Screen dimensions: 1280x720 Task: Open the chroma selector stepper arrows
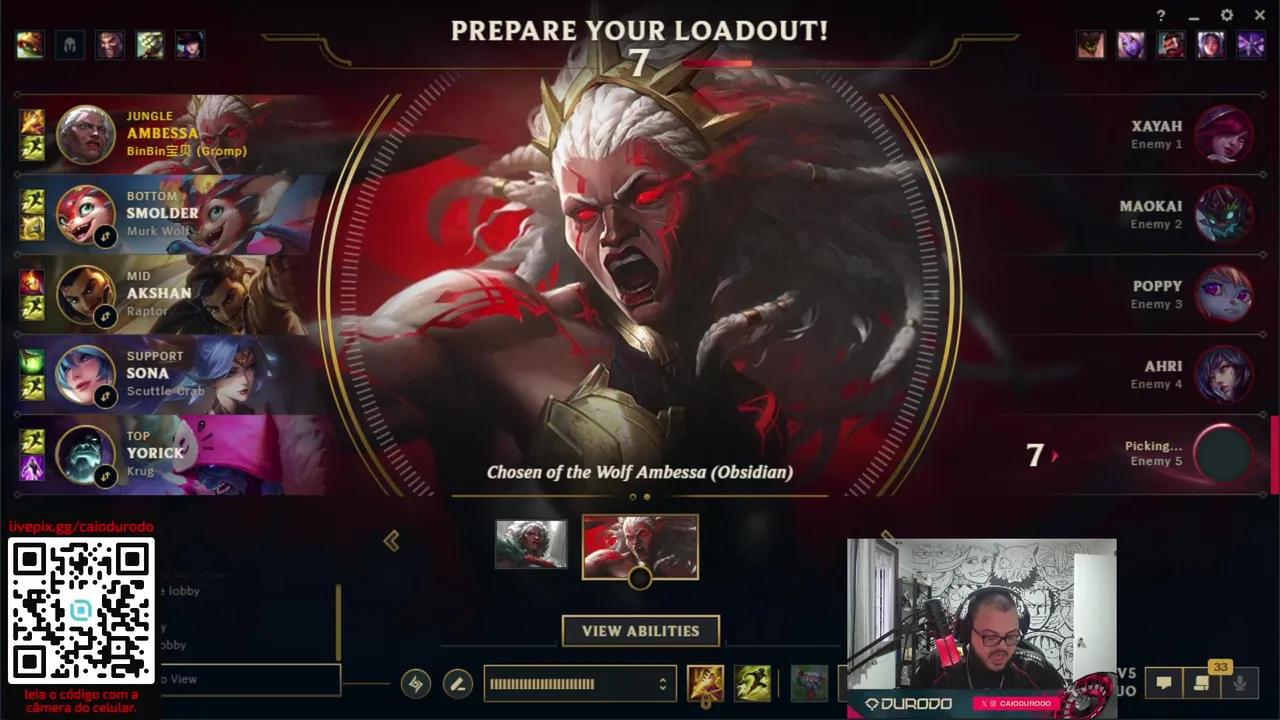661,684
